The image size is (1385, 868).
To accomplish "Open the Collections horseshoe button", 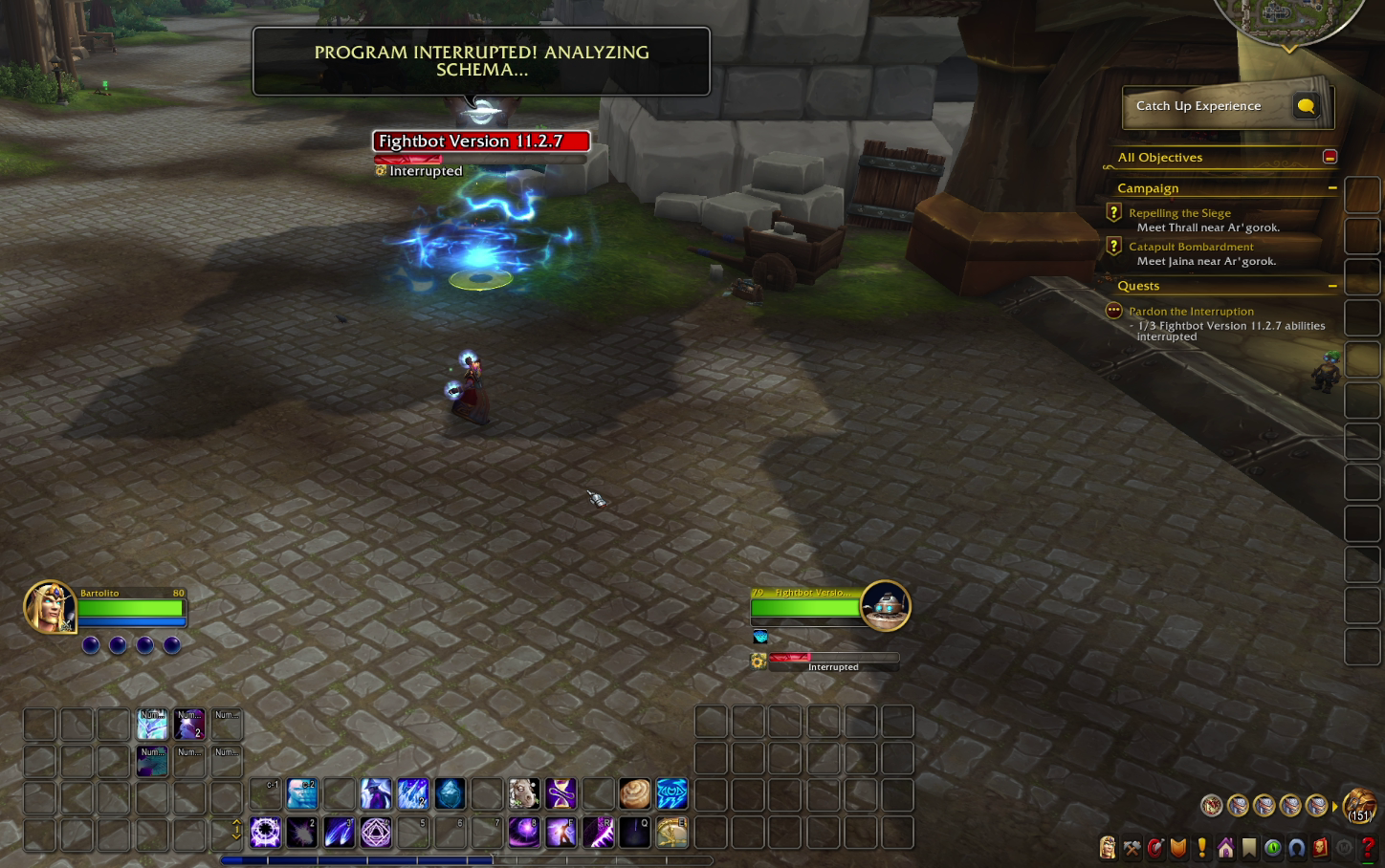I will (1296, 848).
